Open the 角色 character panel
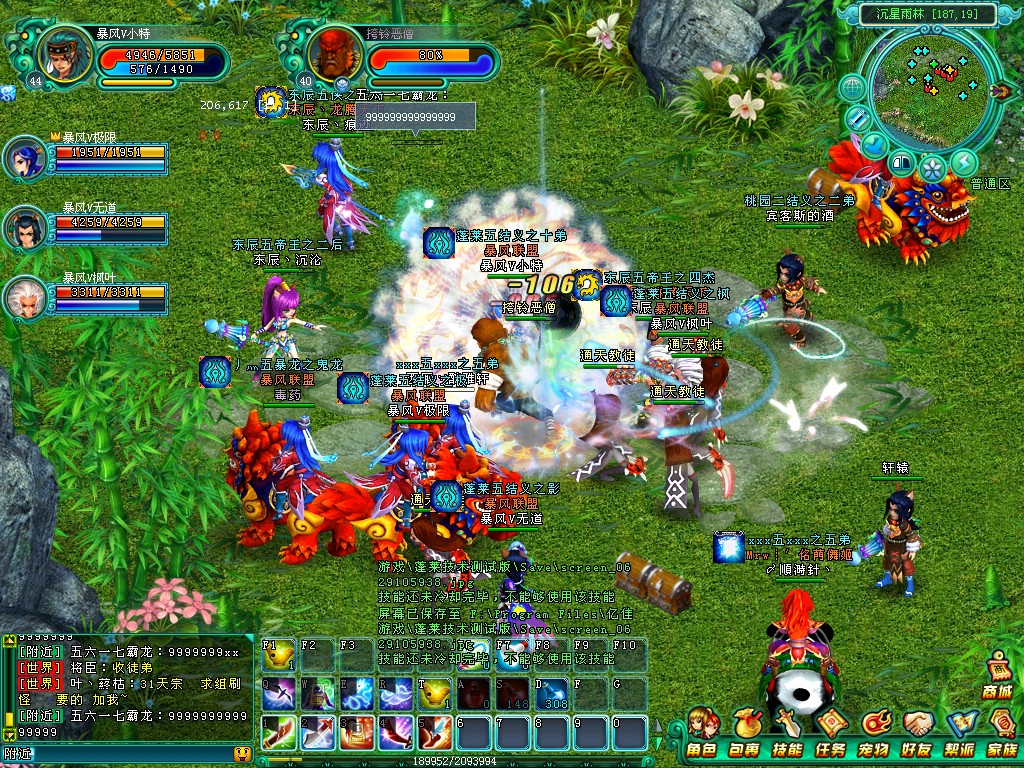Screen dimensions: 1024x768 click(702, 733)
